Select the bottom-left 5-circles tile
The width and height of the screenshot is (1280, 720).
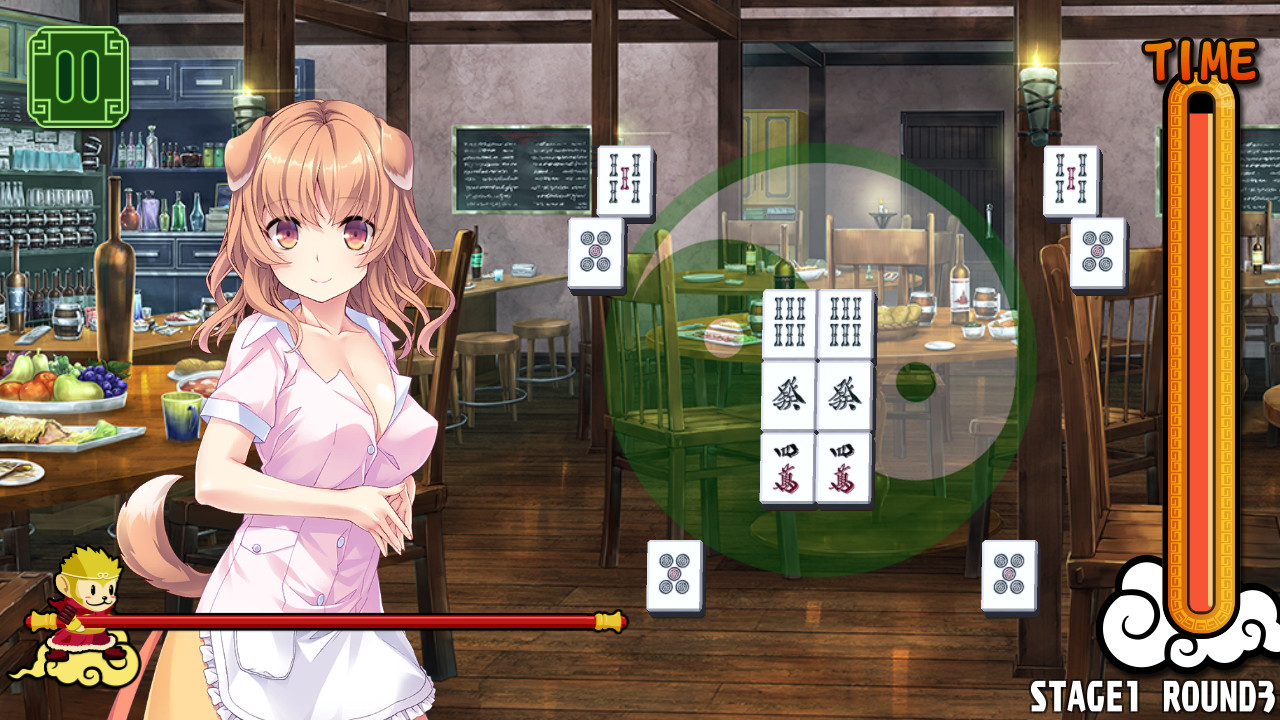(x=677, y=575)
